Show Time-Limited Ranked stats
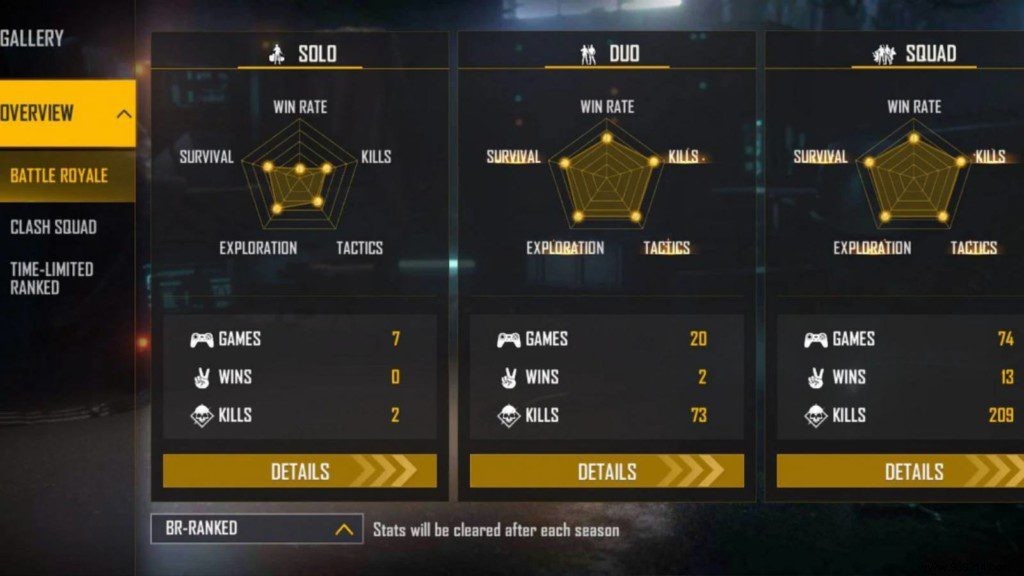This screenshot has width=1024, height=576. [52, 278]
